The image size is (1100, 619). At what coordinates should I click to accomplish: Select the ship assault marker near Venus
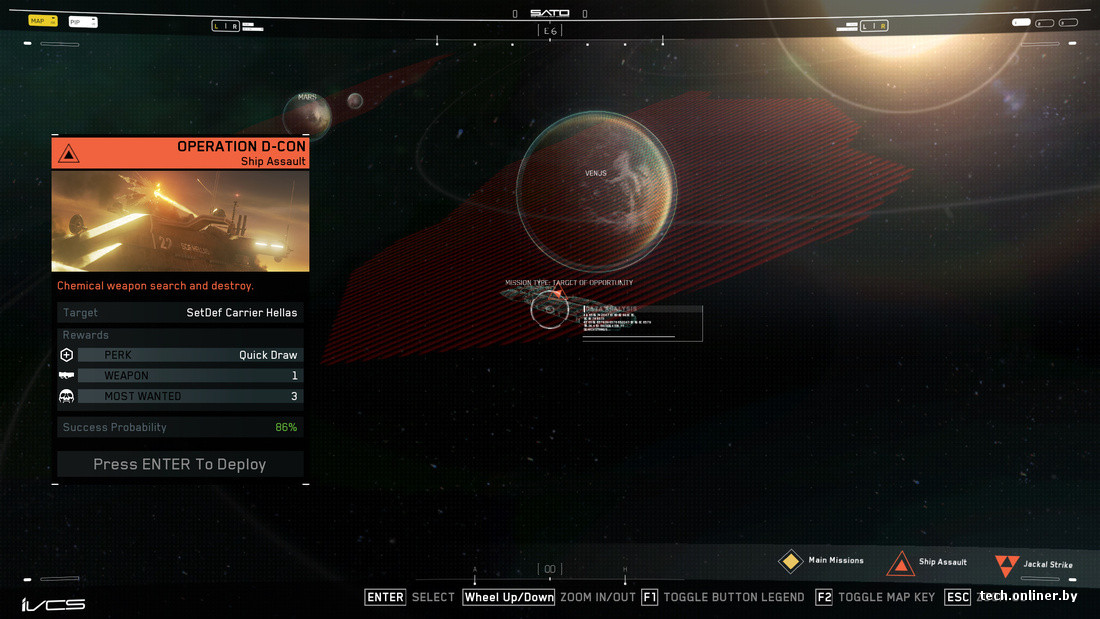pyautogui.click(x=549, y=309)
